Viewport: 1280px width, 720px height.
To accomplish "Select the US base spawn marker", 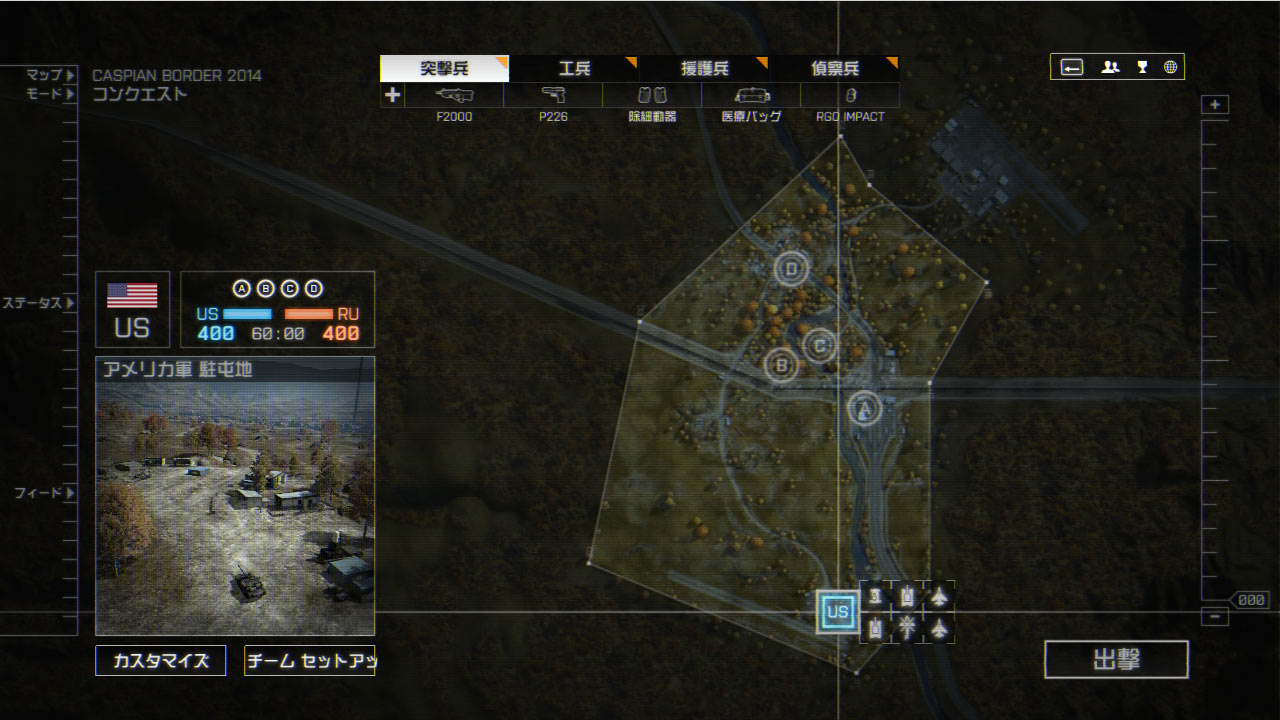I will (838, 612).
